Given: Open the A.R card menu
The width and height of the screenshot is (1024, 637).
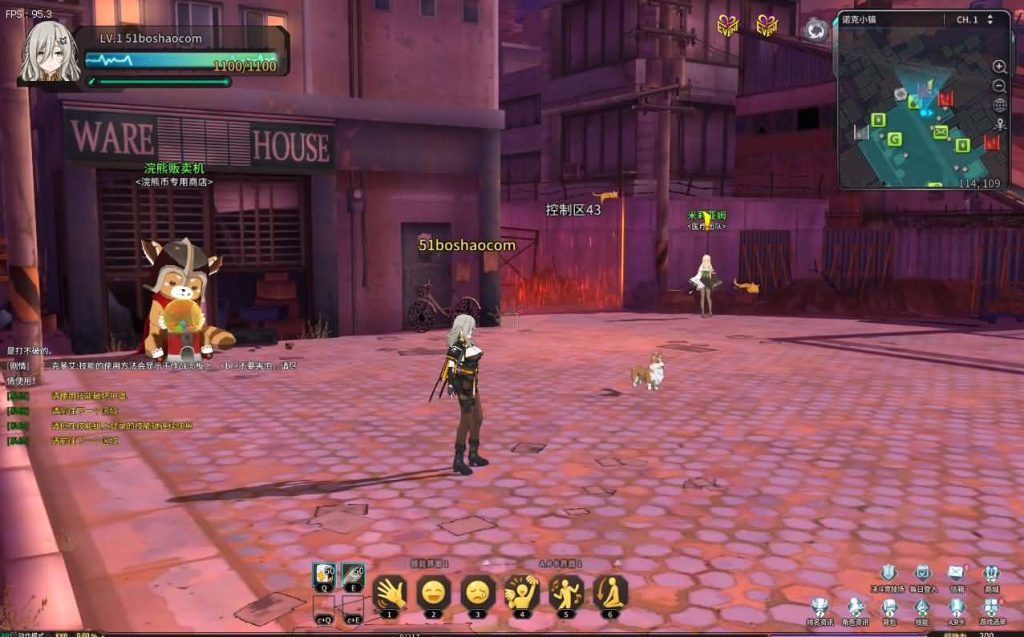Looking at the screenshot, I should coord(956,606).
